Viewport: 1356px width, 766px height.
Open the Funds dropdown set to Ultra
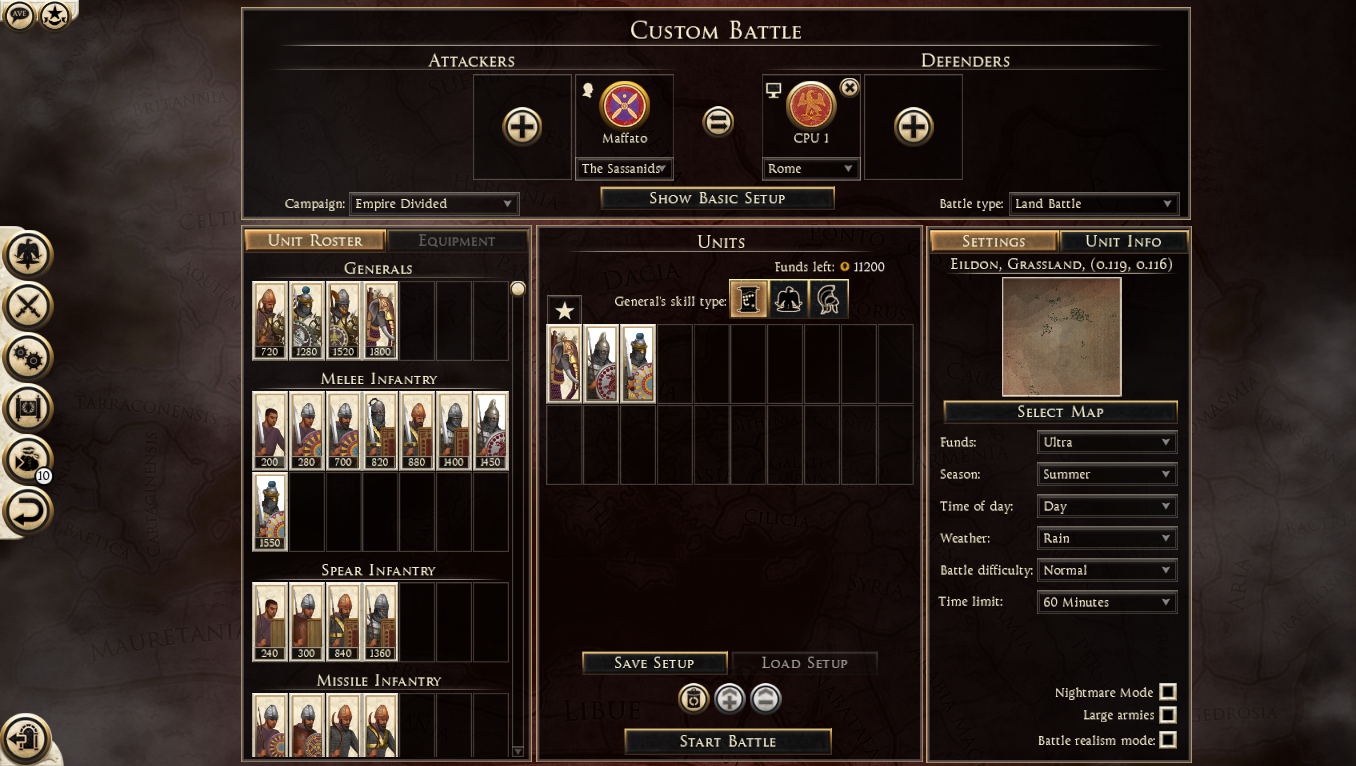1107,442
